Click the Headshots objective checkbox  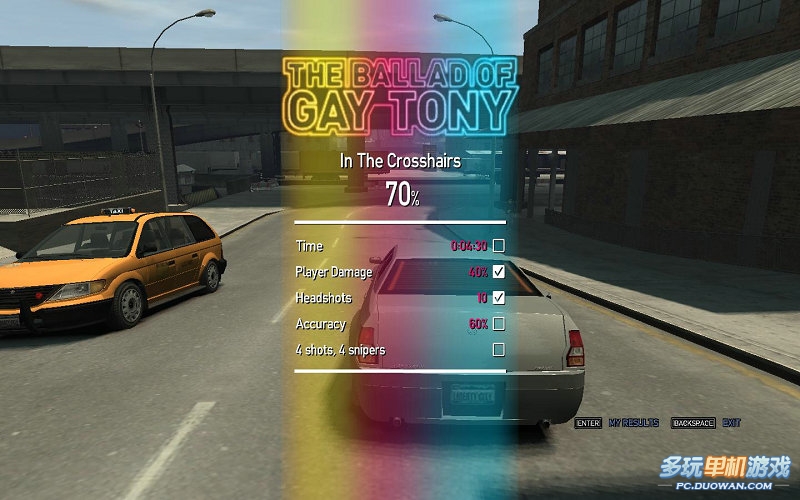[x=498, y=298]
